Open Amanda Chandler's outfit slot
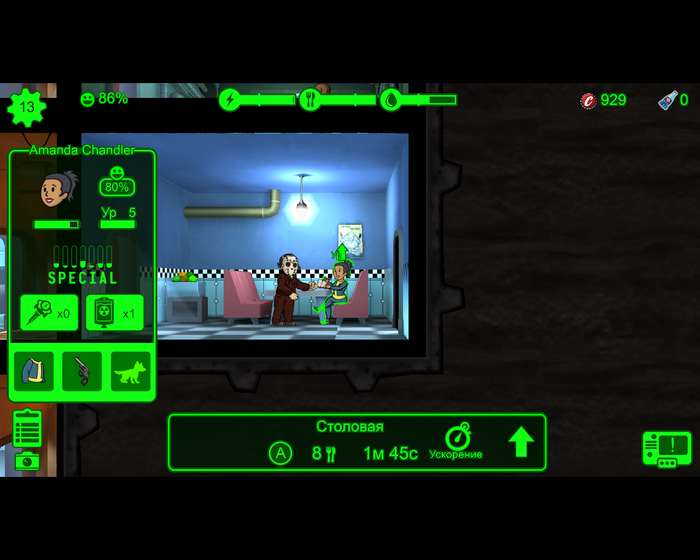700x560 pixels. point(33,371)
